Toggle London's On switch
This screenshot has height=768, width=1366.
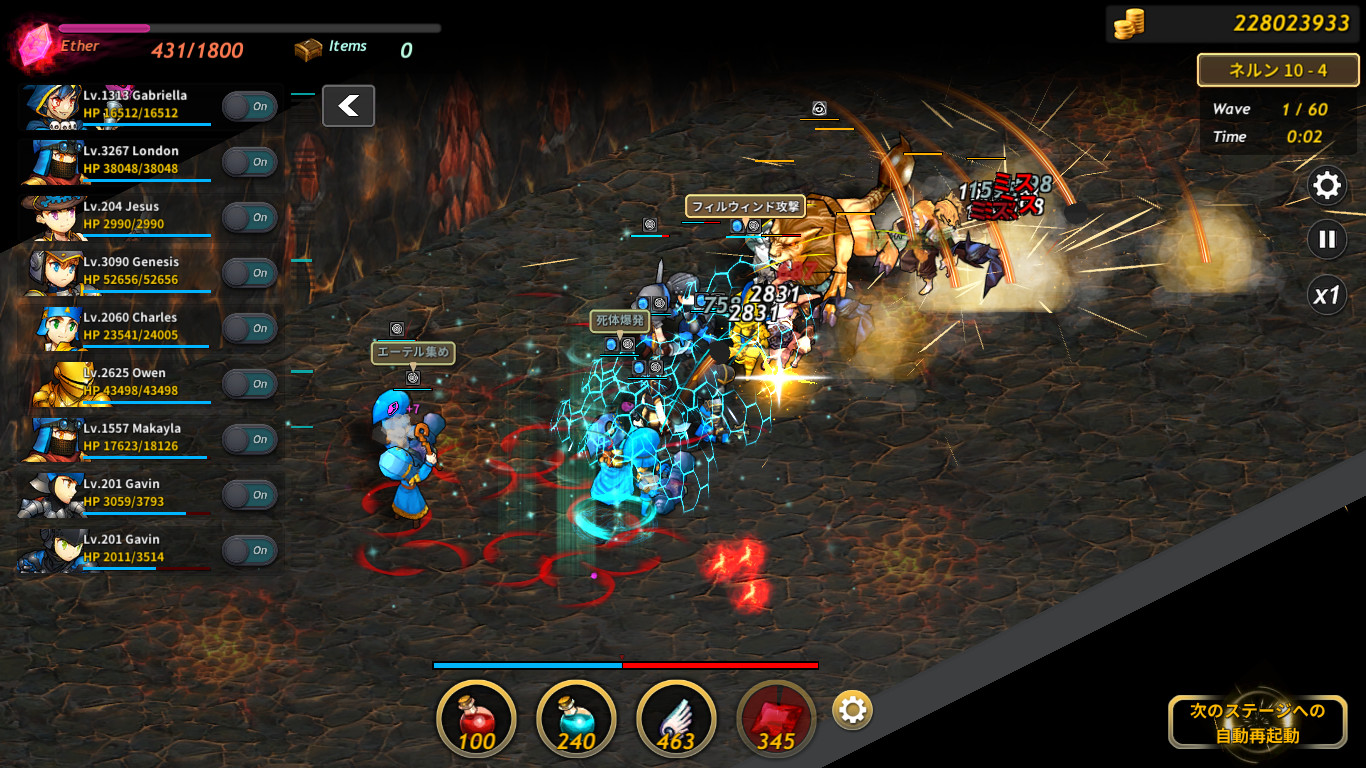249,162
